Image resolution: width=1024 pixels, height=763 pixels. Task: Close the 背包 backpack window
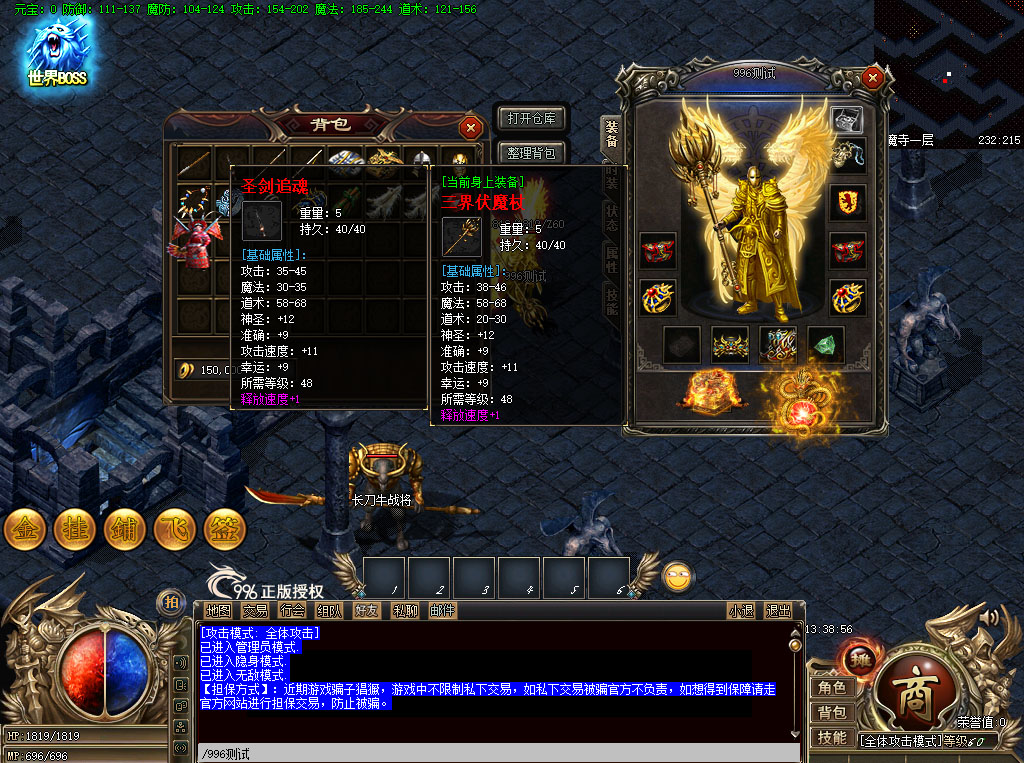coord(470,127)
